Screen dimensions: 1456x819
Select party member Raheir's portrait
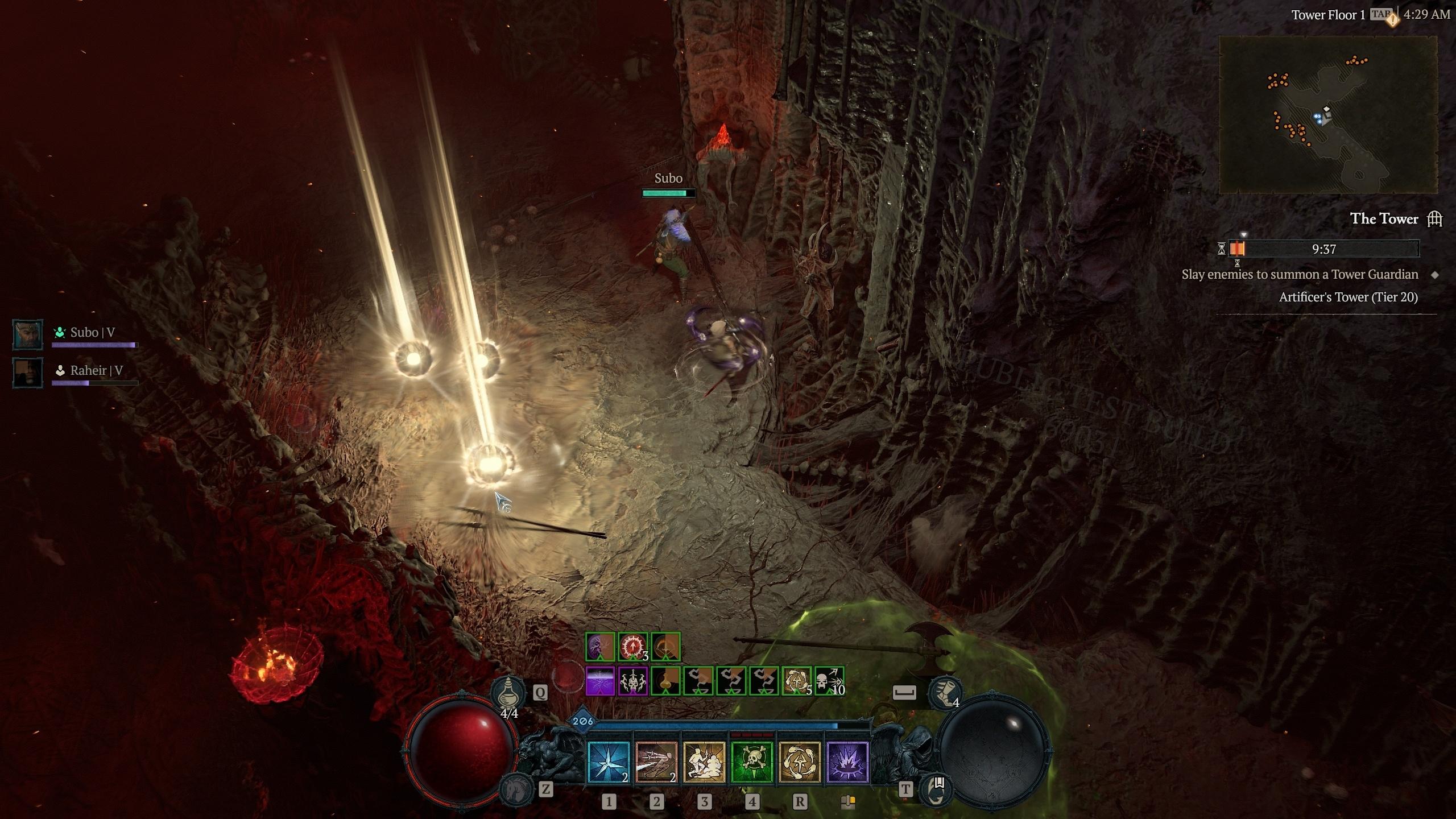[x=28, y=373]
